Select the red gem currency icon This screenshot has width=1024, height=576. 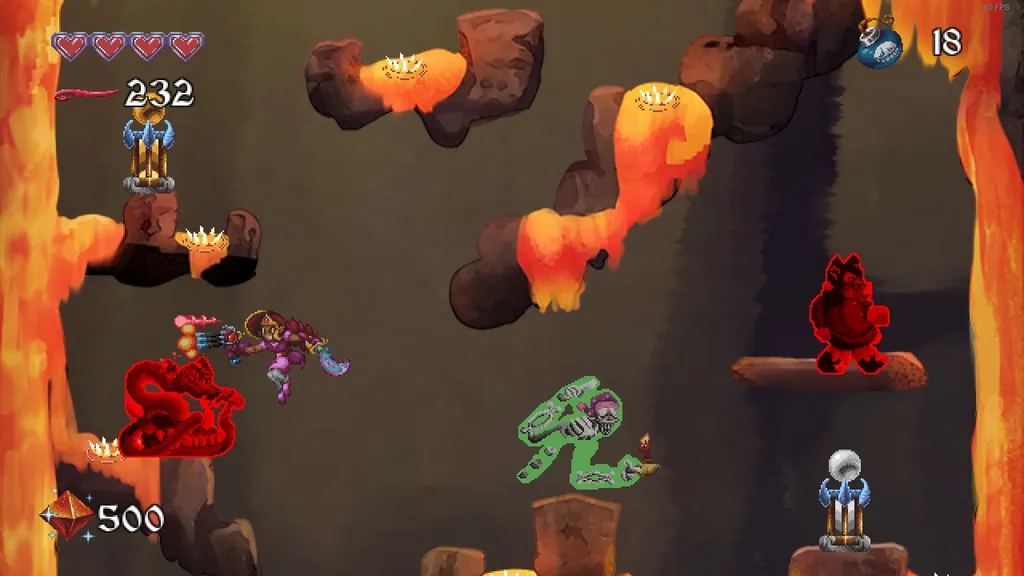(x=66, y=515)
